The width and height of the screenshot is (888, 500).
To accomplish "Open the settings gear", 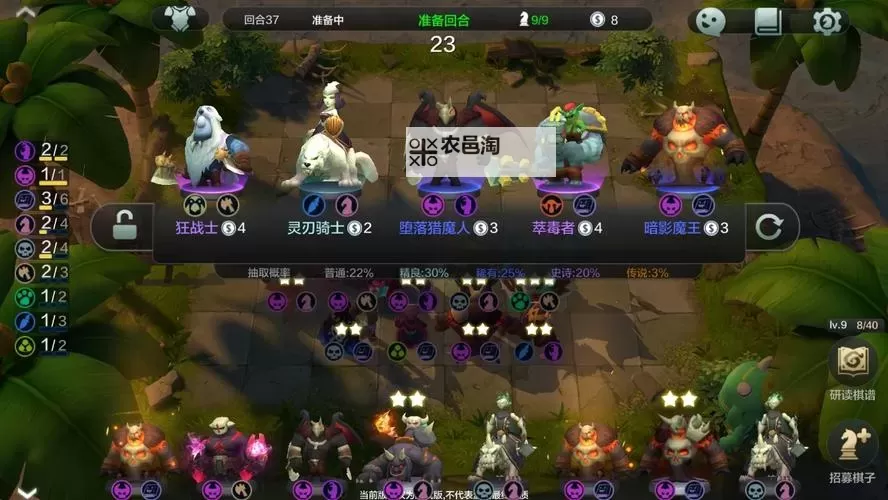I will [828, 21].
